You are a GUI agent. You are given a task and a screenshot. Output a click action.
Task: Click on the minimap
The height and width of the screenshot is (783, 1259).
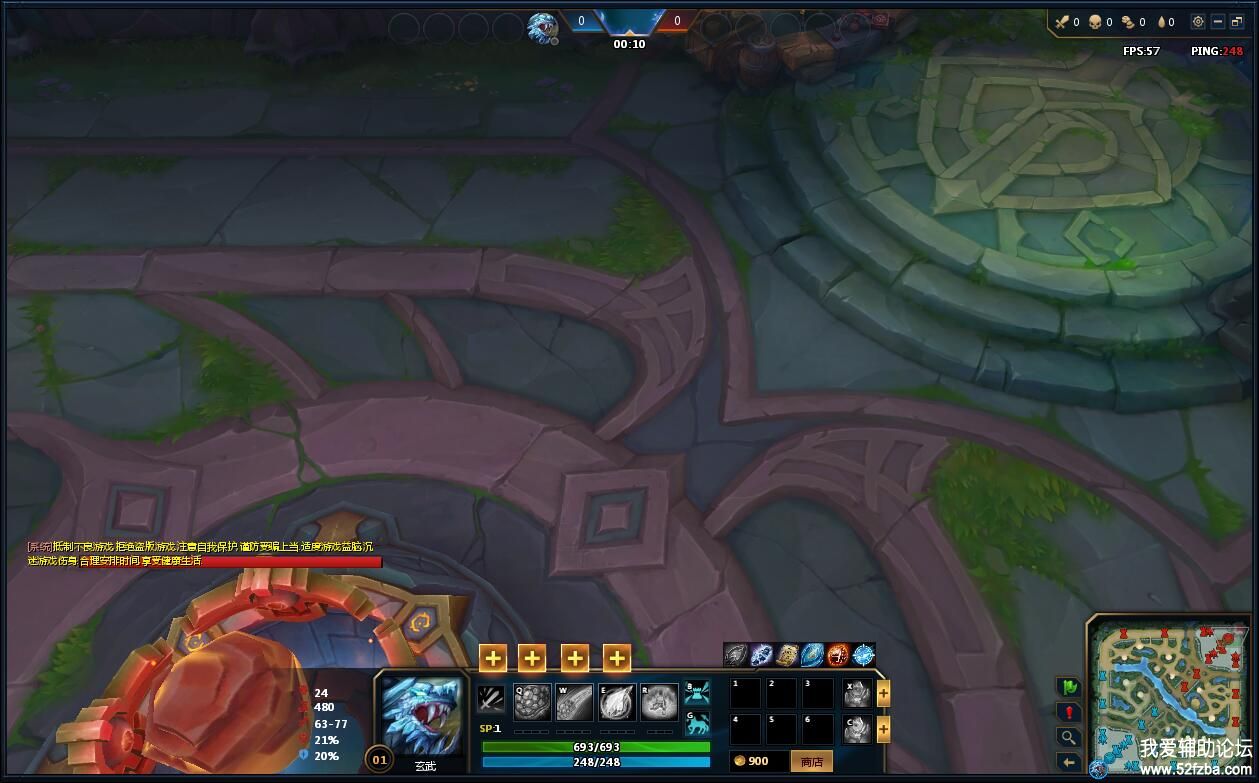click(1166, 690)
